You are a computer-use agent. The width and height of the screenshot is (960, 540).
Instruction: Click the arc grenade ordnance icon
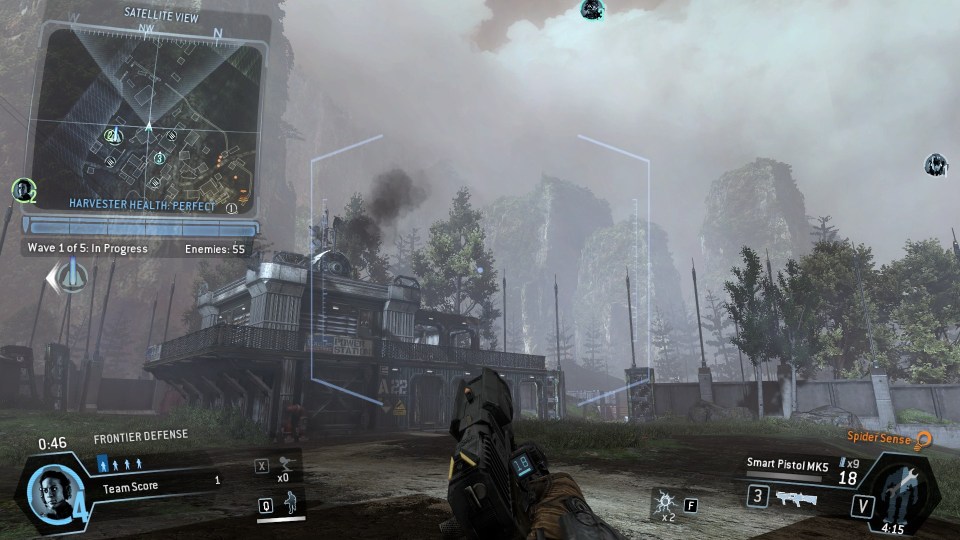click(x=662, y=499)
